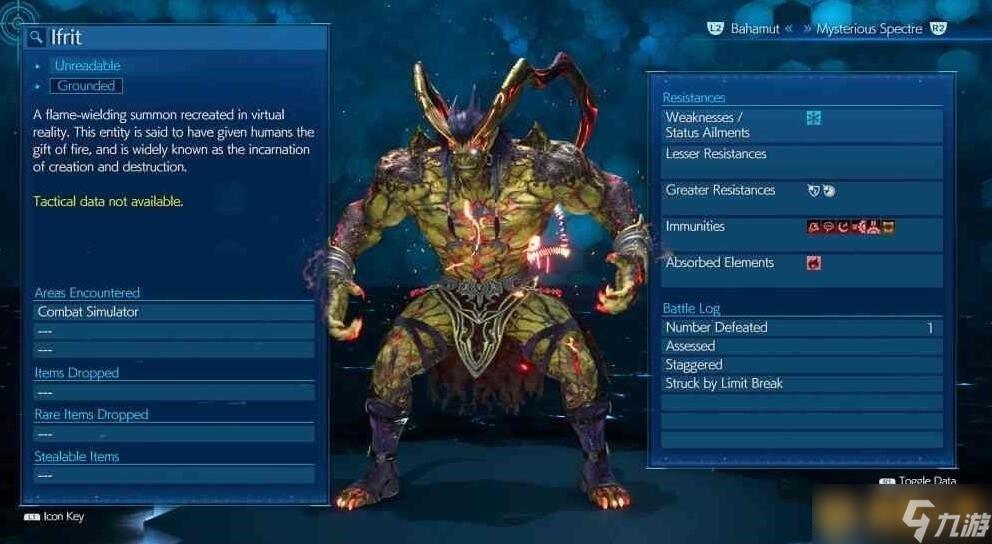The width and height of the screenshot is (992, 544).
Task: Select the Absorbed Elements row
Action: pyautogui.click(x=802, y=263)
